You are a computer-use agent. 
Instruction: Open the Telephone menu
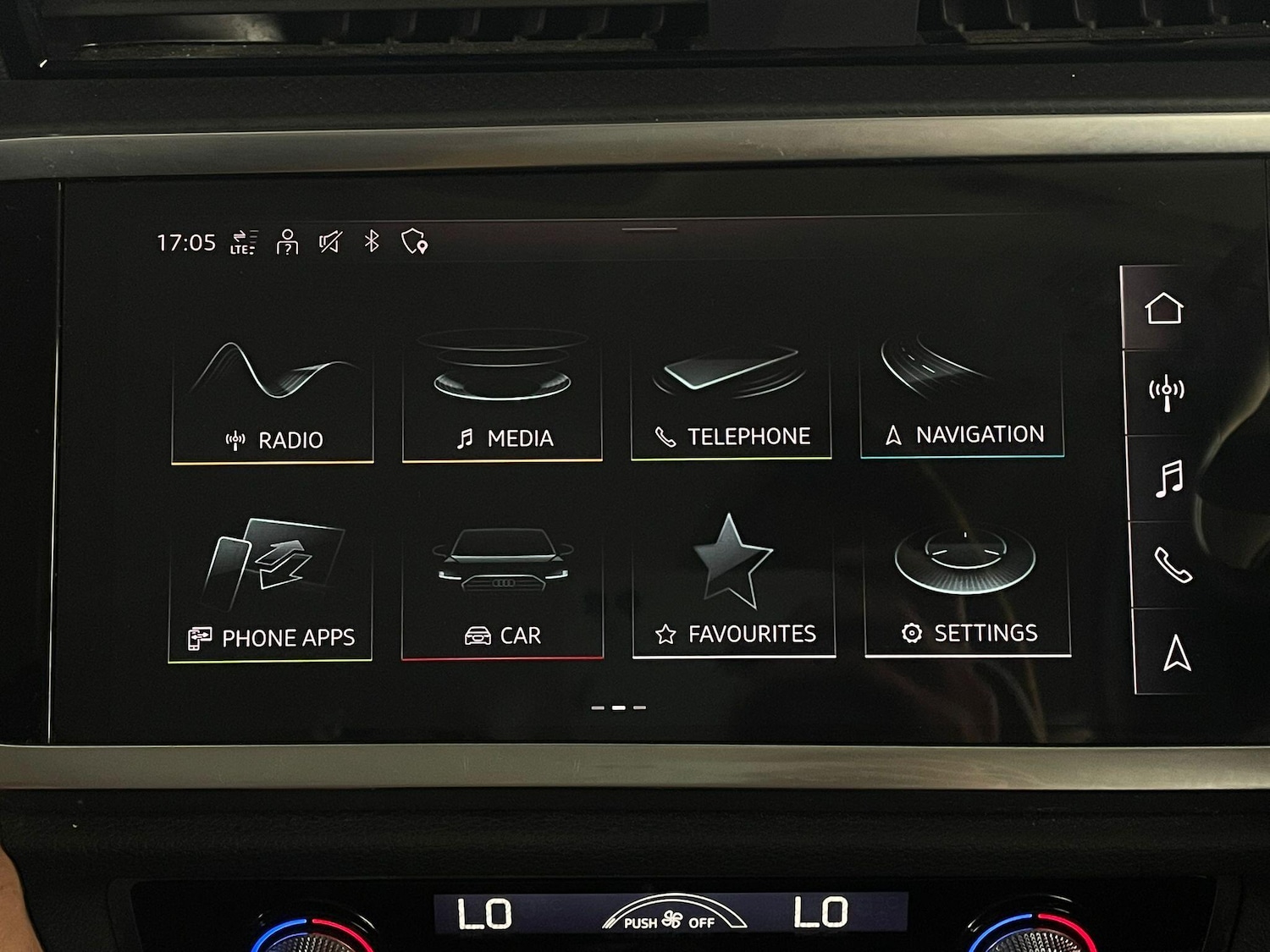(x=731, y=396)
